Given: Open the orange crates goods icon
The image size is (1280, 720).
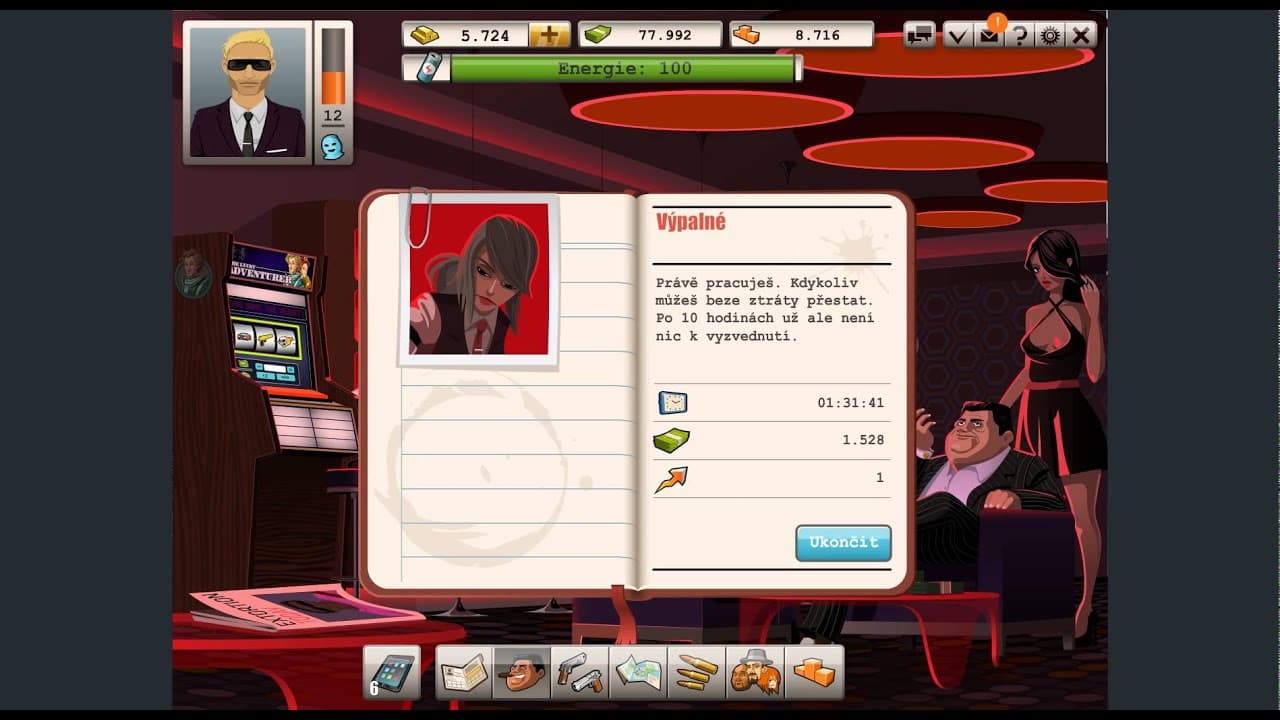Looking at the screenshot, I should pos(811,672).
